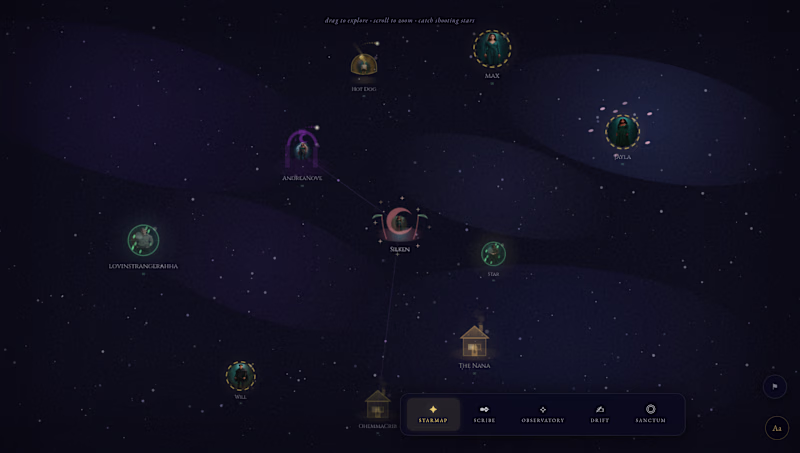
Task: Switch to the Starmap tab
Action: (433, 413)
